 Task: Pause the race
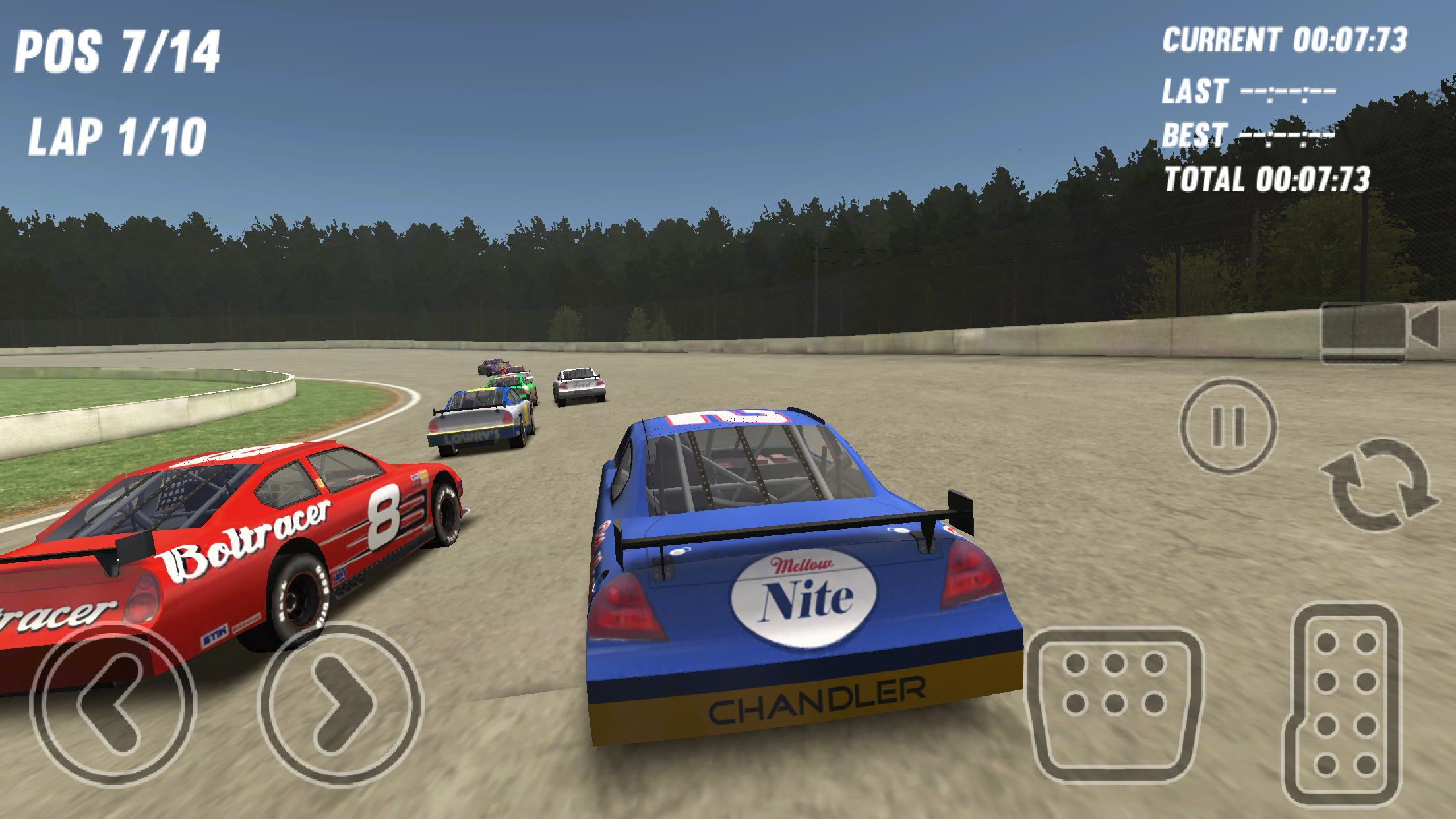(x=1228, y=426)
